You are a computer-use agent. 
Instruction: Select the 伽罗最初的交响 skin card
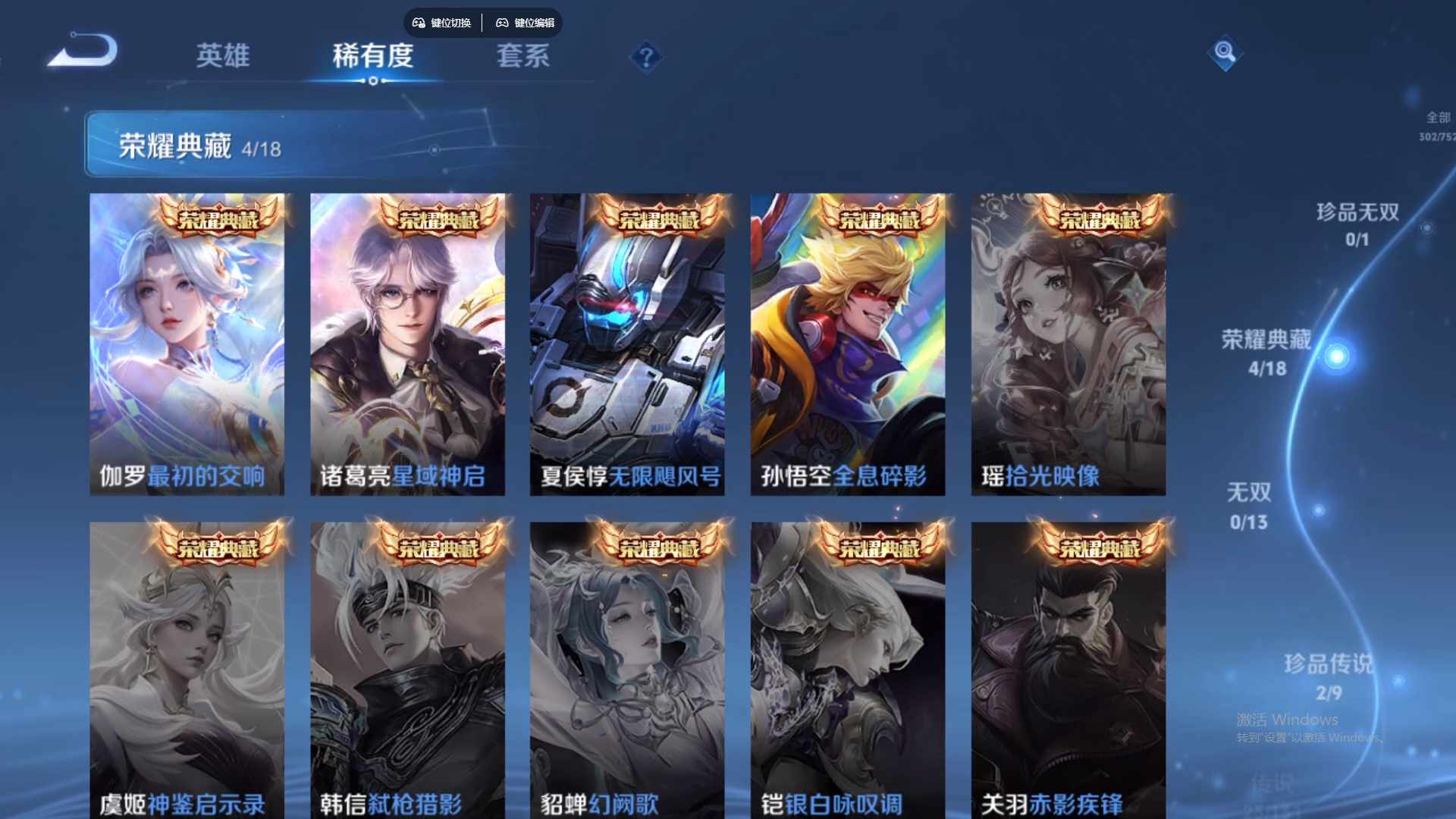(x=187, y=341)
